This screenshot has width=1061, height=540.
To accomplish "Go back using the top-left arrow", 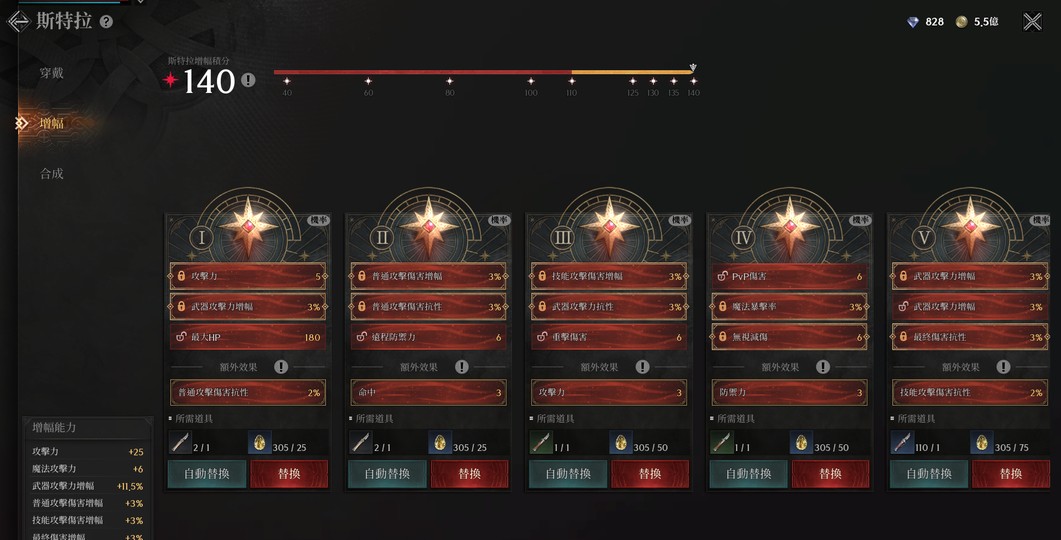I will (17, 21).
